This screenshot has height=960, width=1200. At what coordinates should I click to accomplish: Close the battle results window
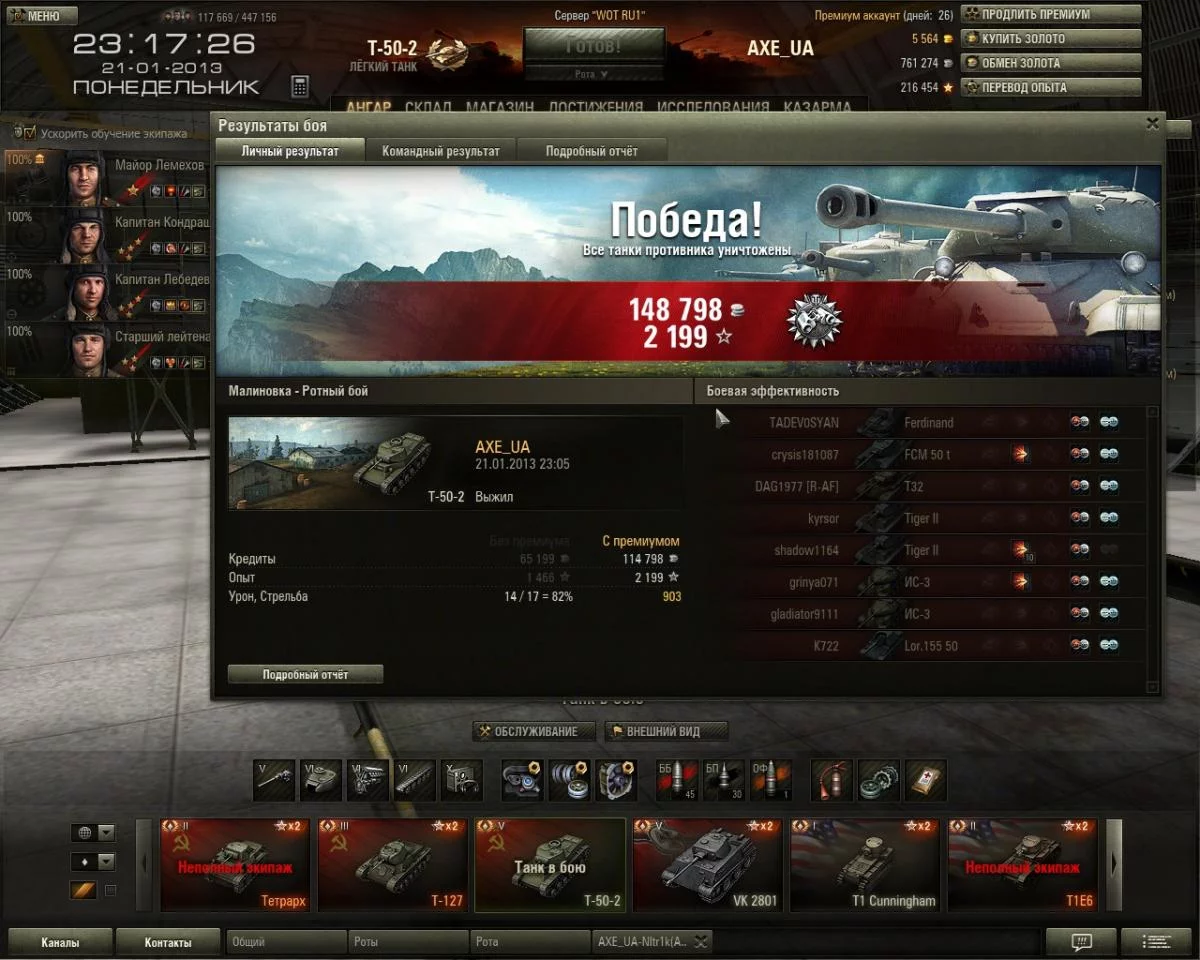pos(1152,124)
